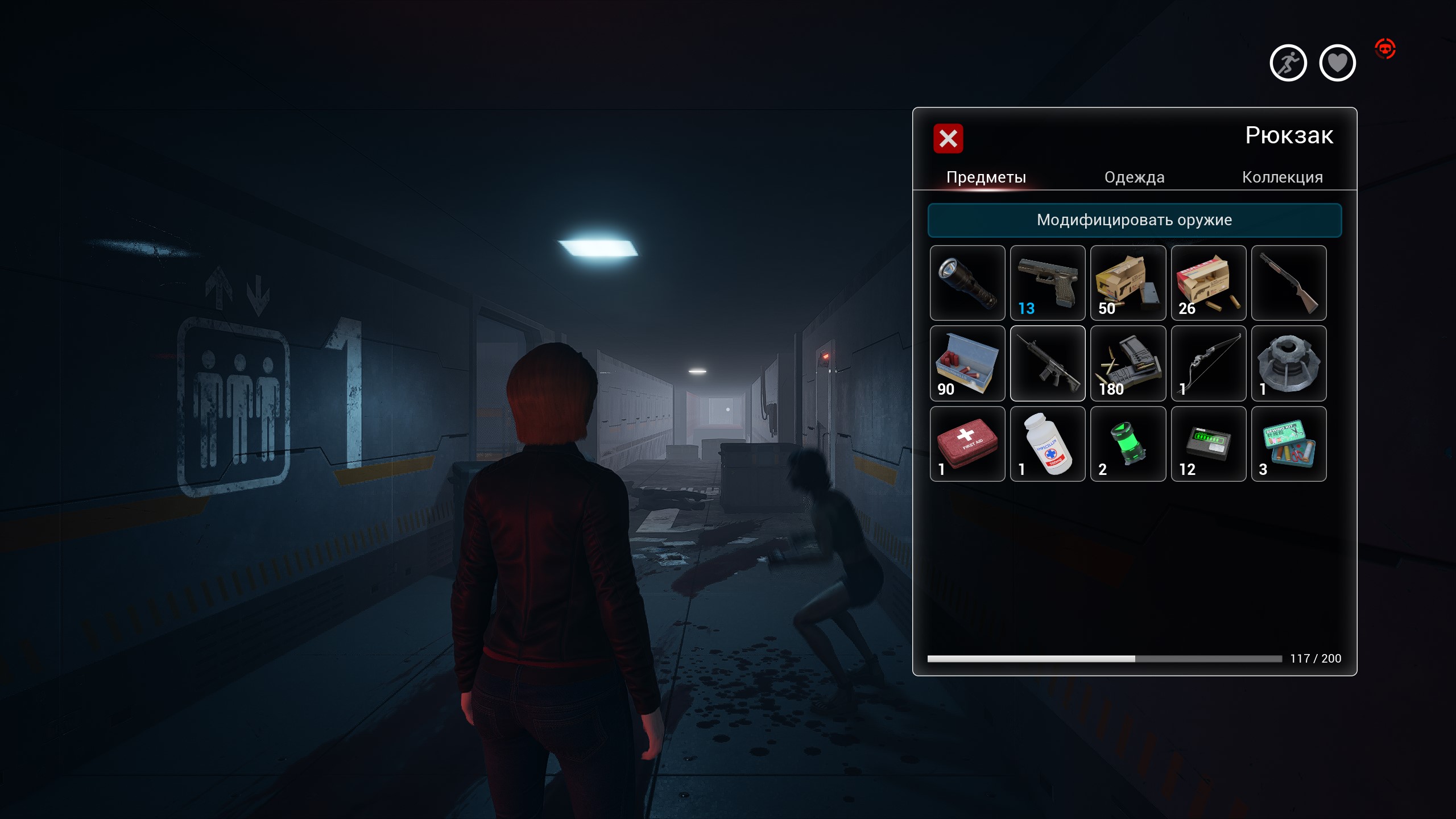This screenshot has width=1456, height=819.
Task: Choose the rifle magazines stack of 180
Action: pos(1128,363)
